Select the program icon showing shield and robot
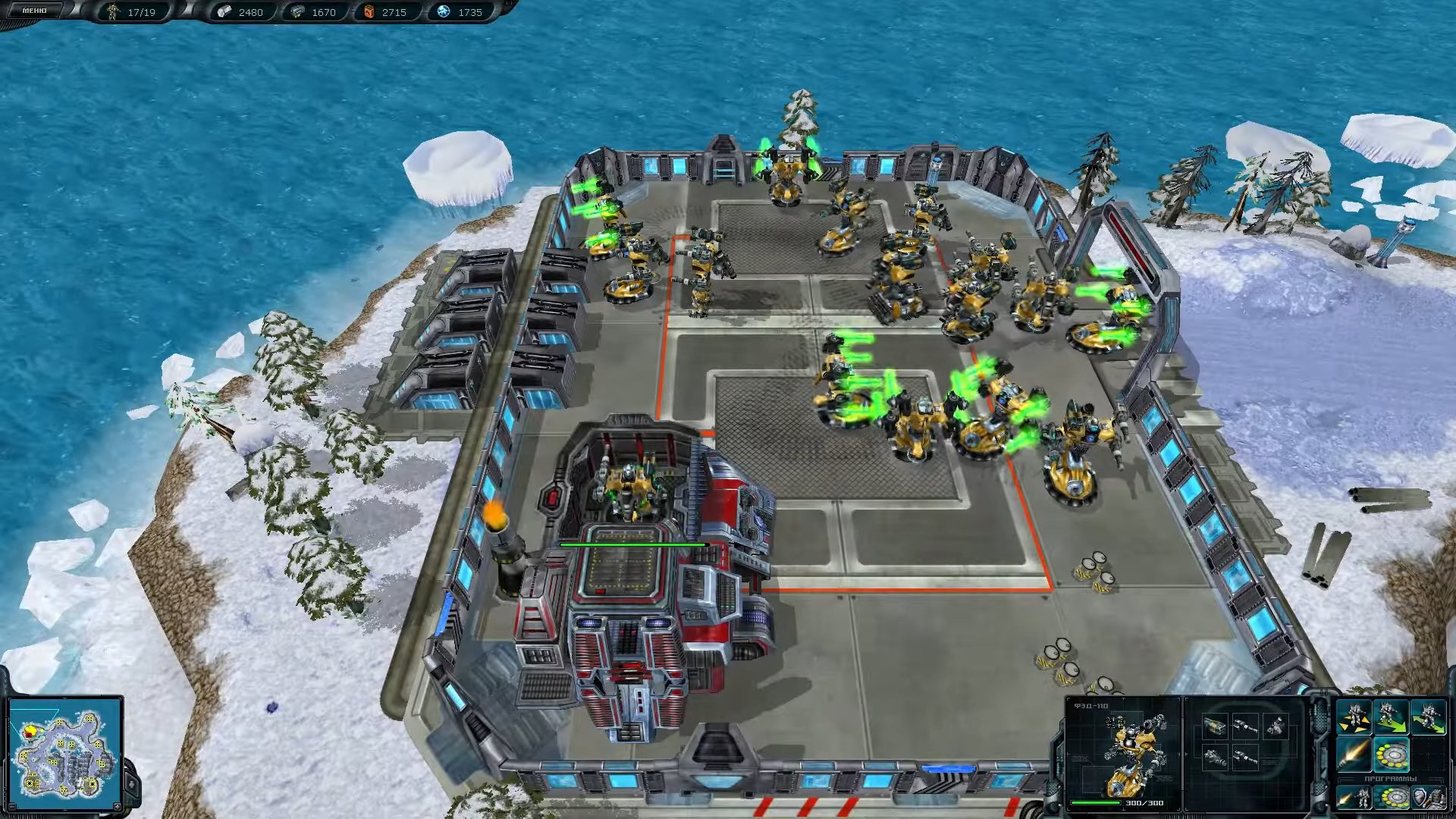This screenshot has width=1456, height=819. (1428, 798)
